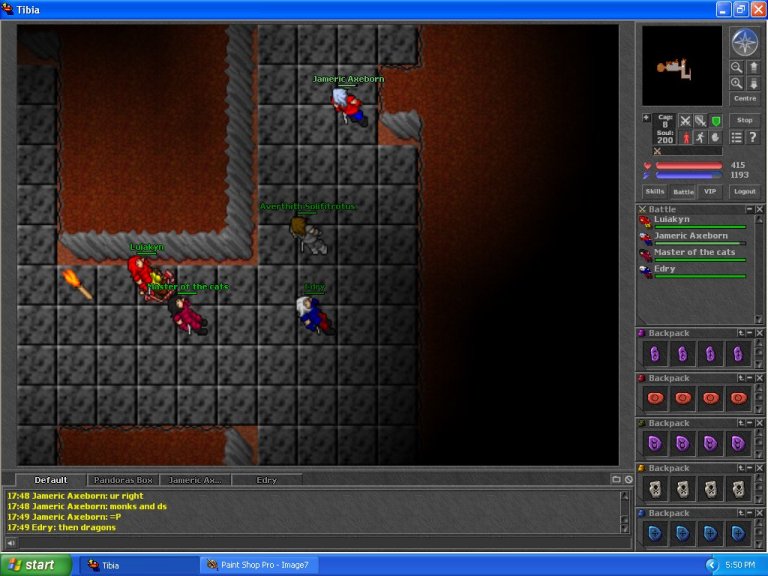Select the green shield defensive mode

point(715,121)
